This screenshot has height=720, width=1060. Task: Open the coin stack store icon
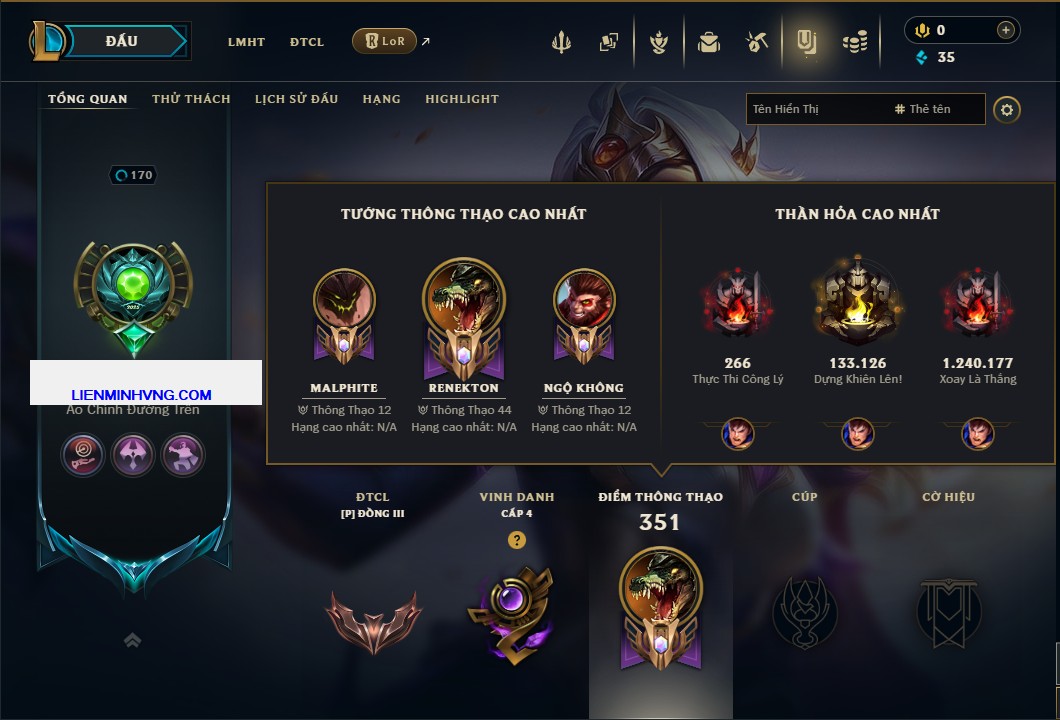click(854, 42)
